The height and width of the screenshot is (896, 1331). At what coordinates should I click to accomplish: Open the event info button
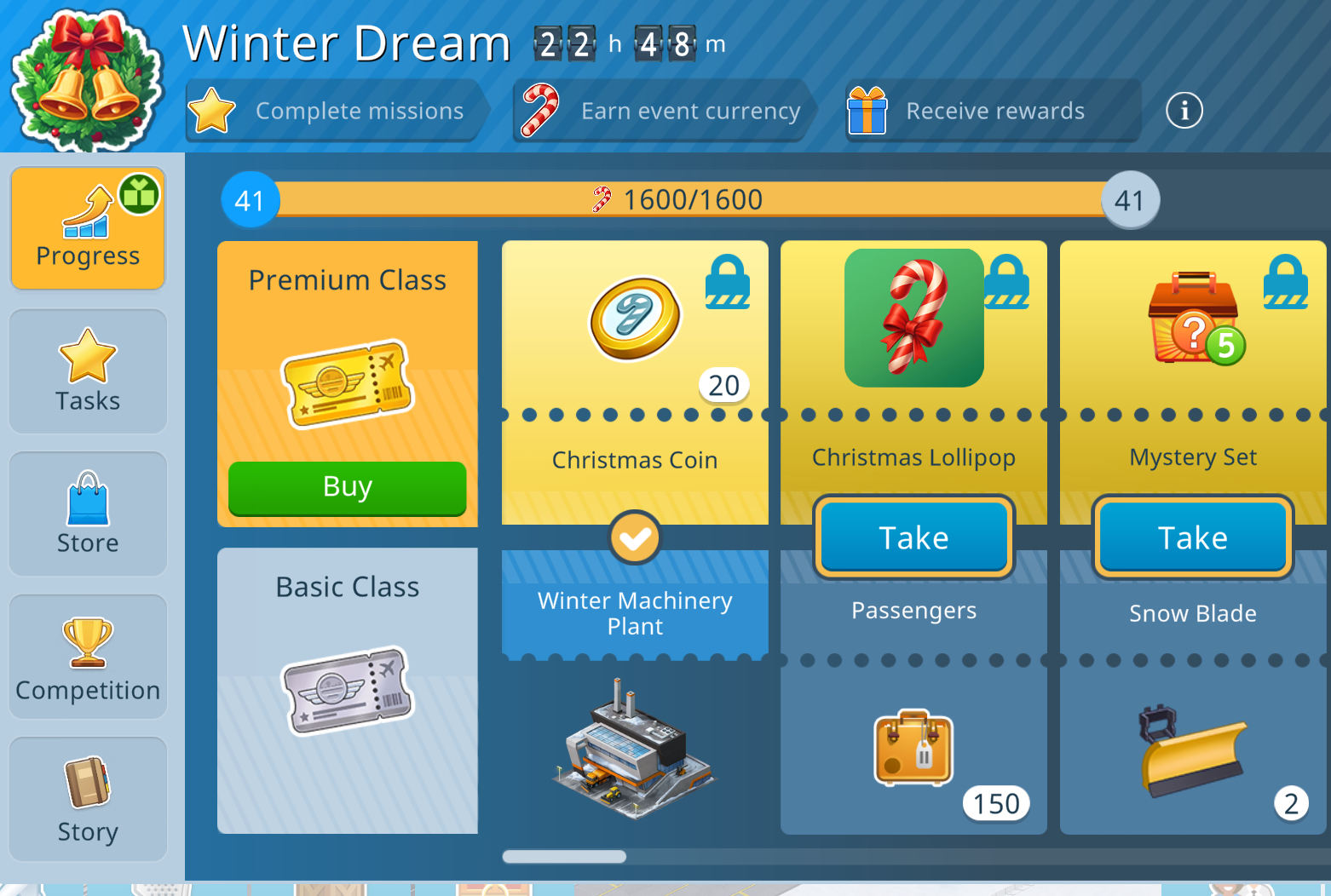1184,111
